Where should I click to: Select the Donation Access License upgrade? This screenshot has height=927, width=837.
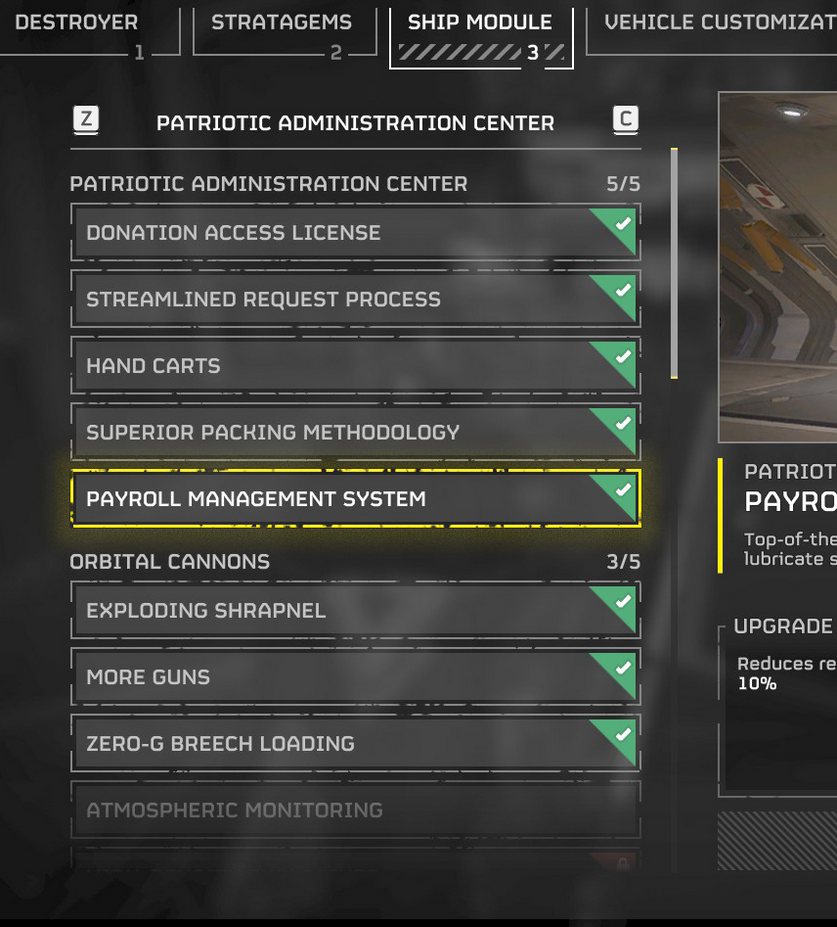[355, 233]
